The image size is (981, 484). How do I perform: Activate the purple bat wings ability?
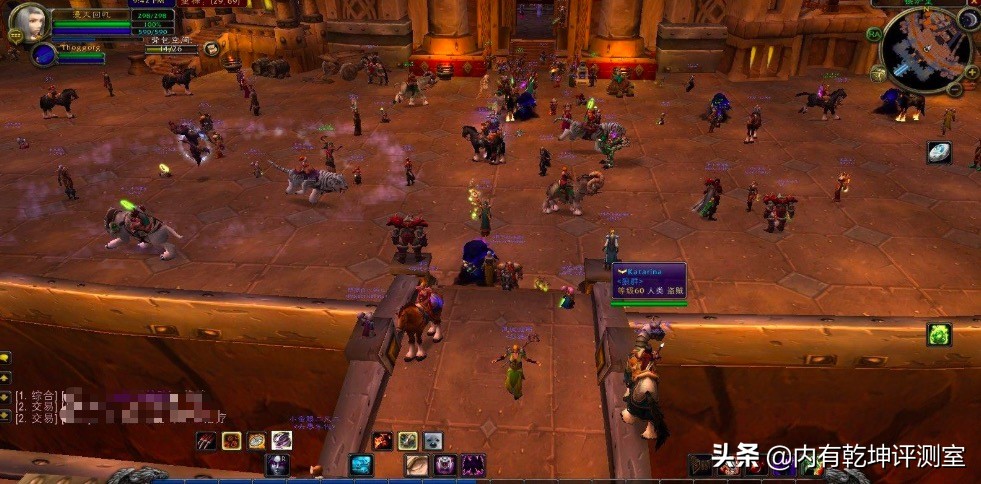(472, 465)
